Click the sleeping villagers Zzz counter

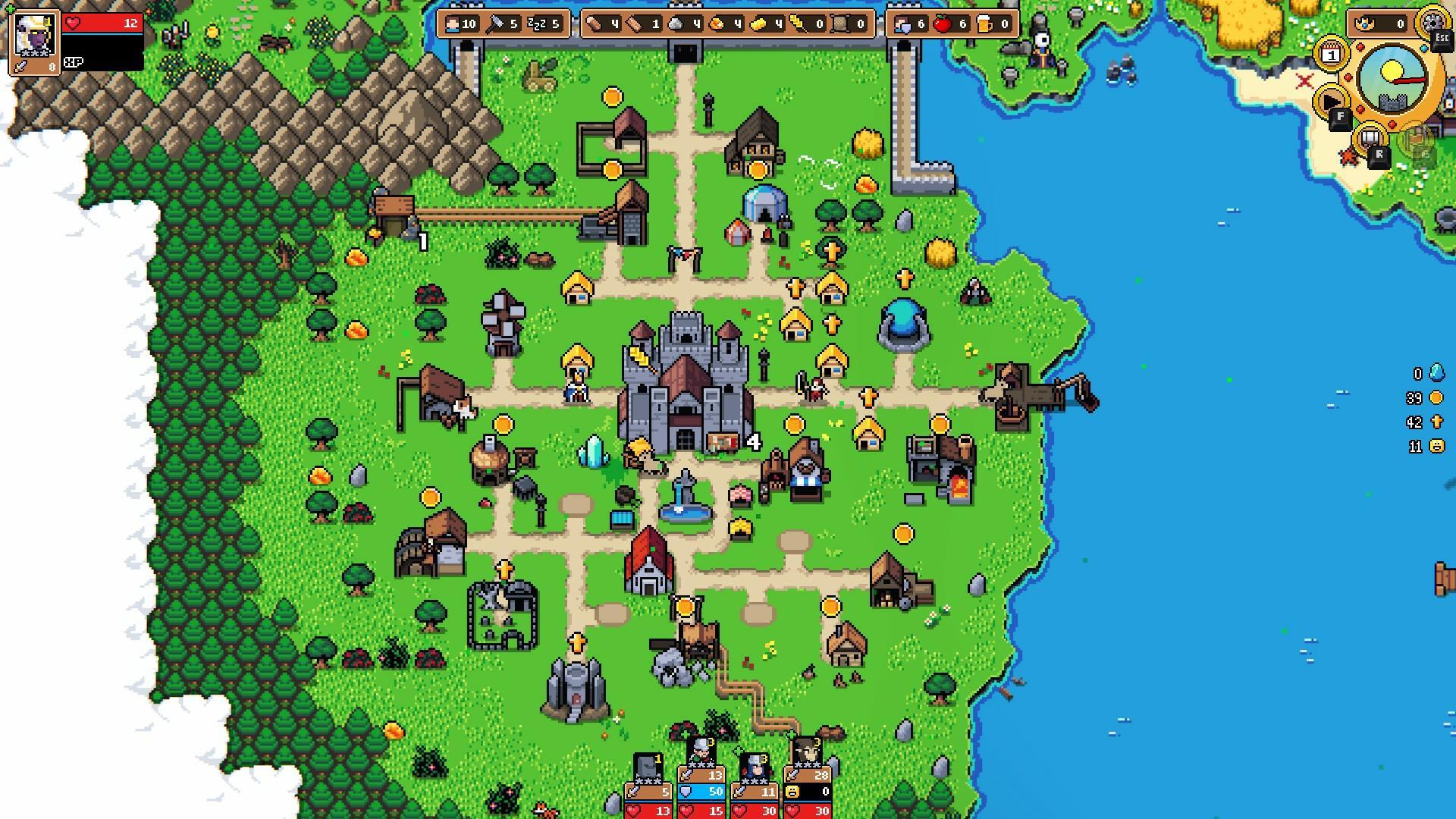[x=536, y=25]
